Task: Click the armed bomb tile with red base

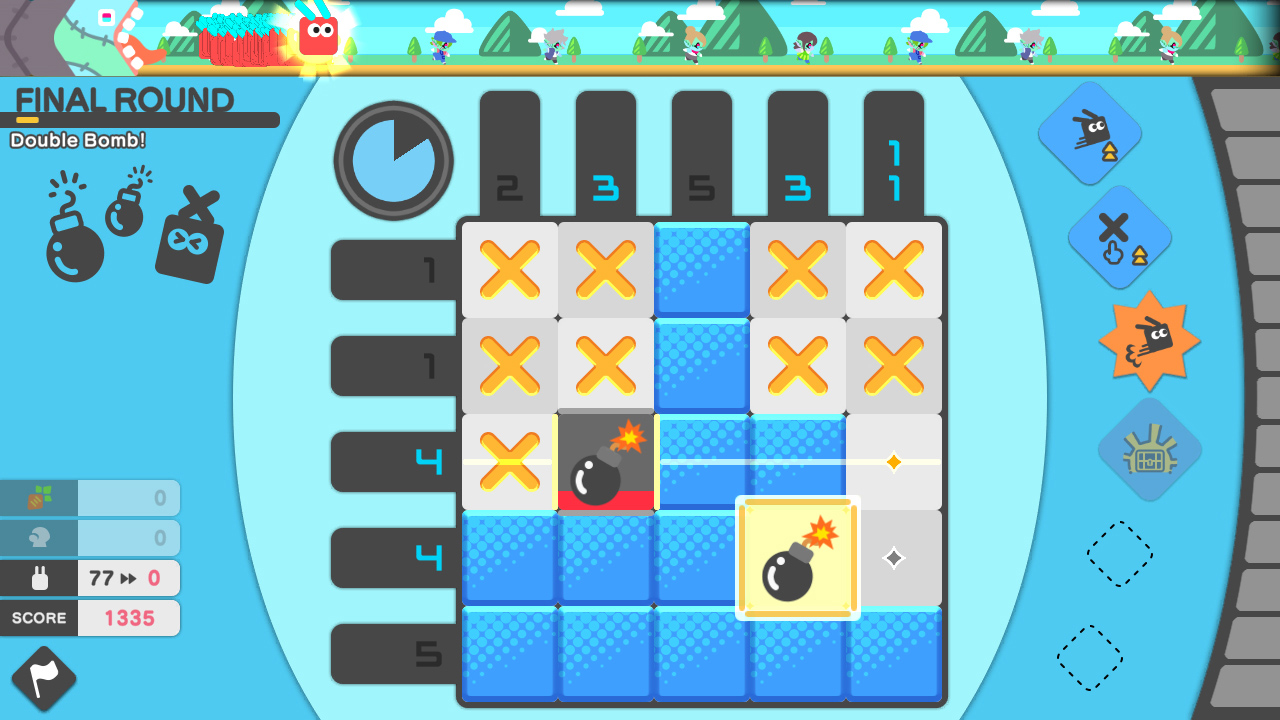Action: 605,462
